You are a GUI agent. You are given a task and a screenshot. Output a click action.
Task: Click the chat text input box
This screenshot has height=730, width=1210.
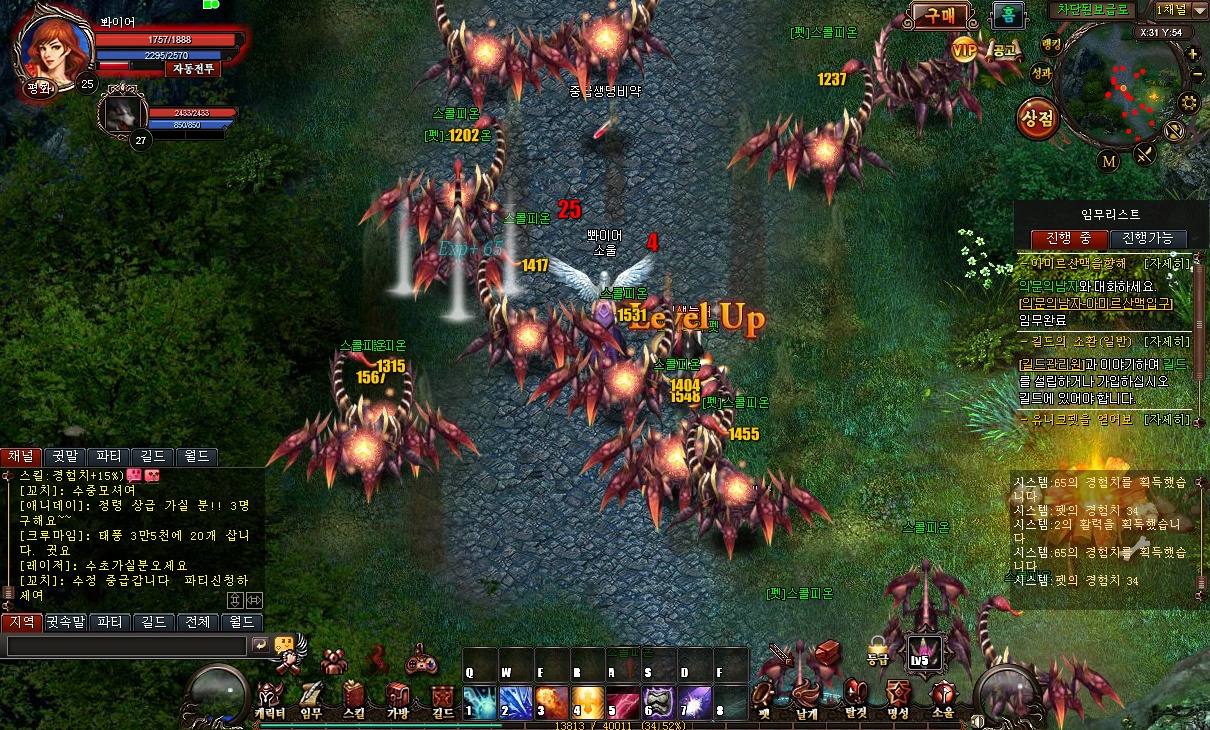126,646
